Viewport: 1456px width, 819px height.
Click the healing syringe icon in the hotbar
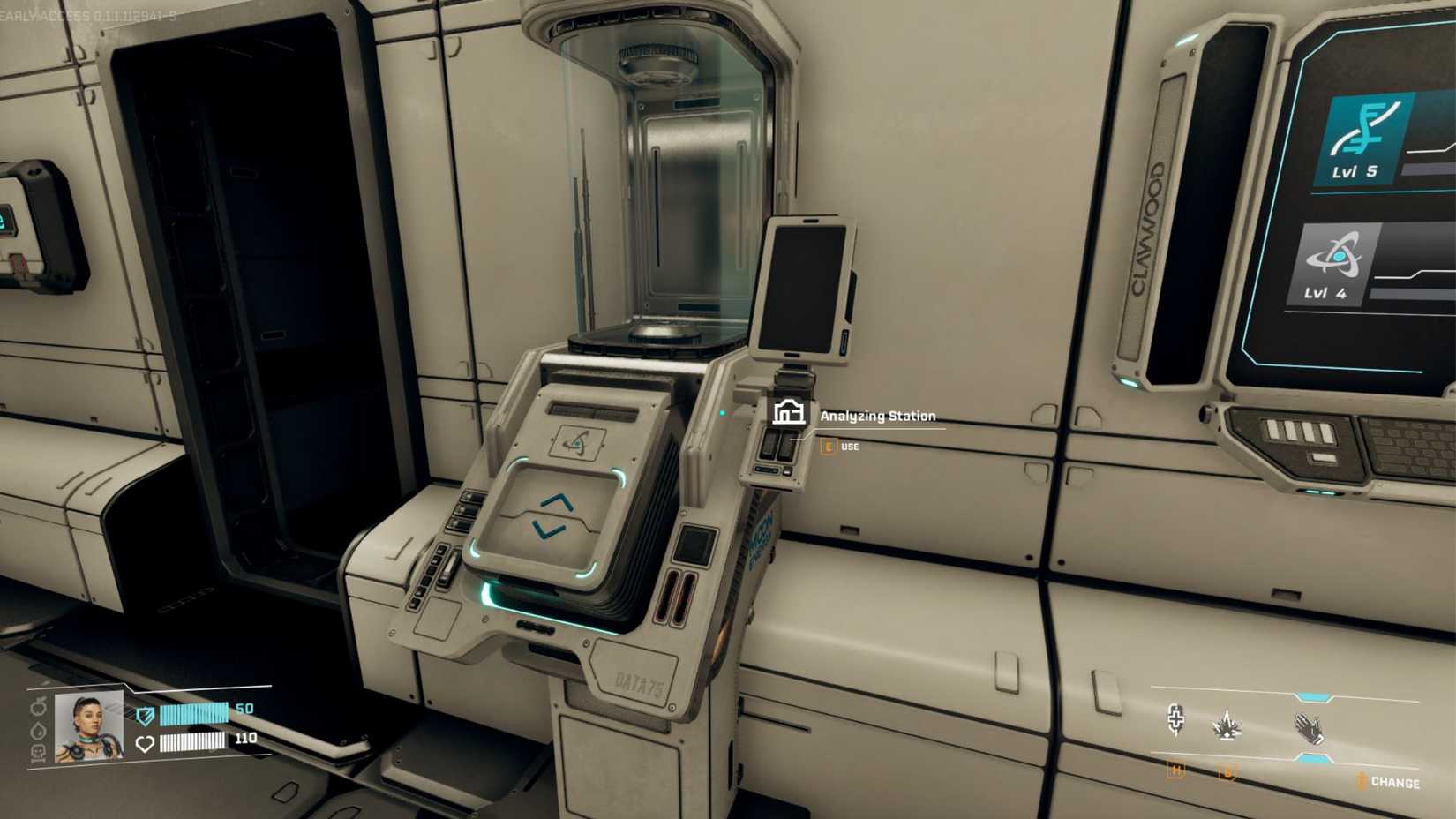point(1177,720)
